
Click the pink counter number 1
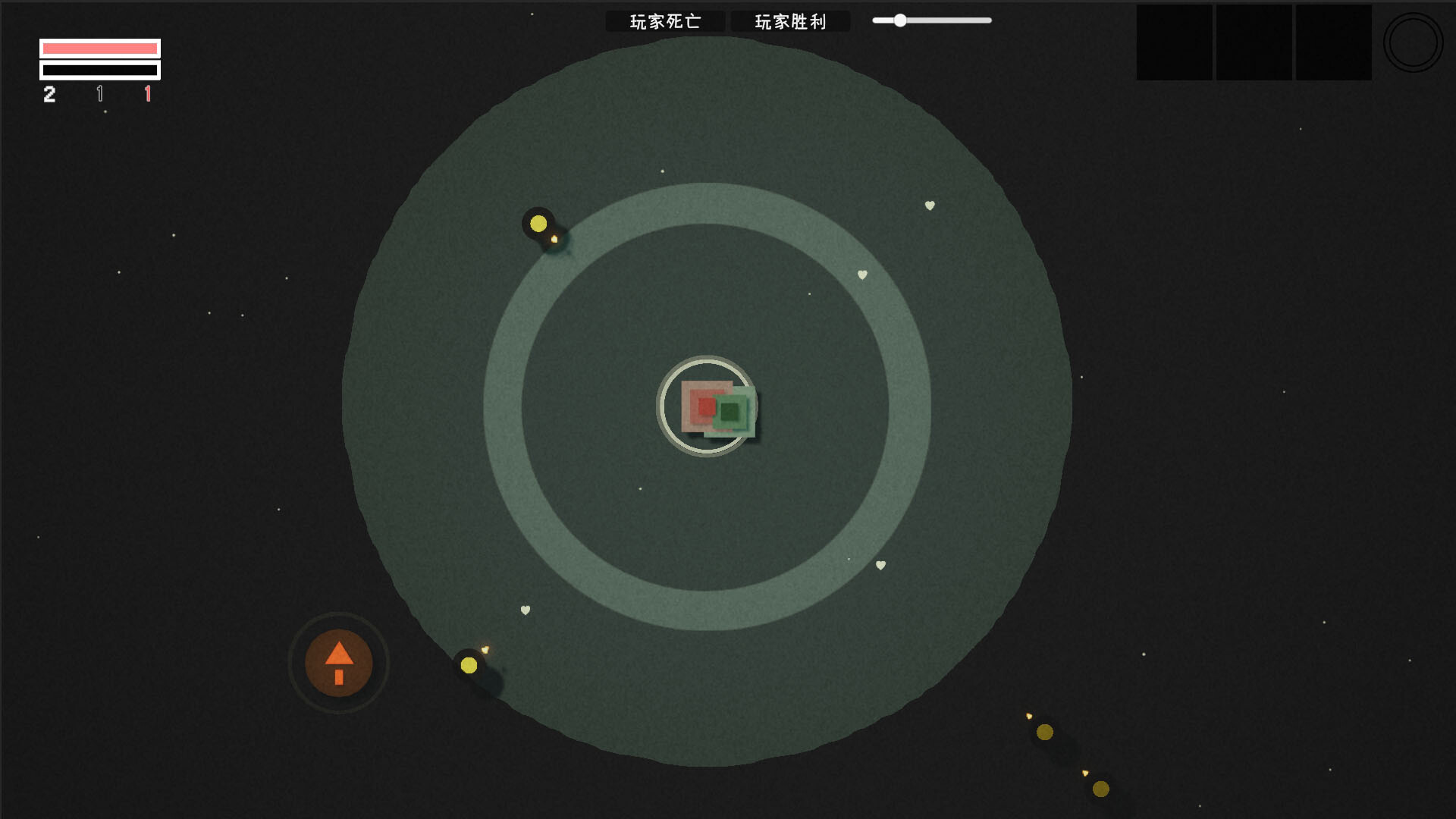[148, 95]
